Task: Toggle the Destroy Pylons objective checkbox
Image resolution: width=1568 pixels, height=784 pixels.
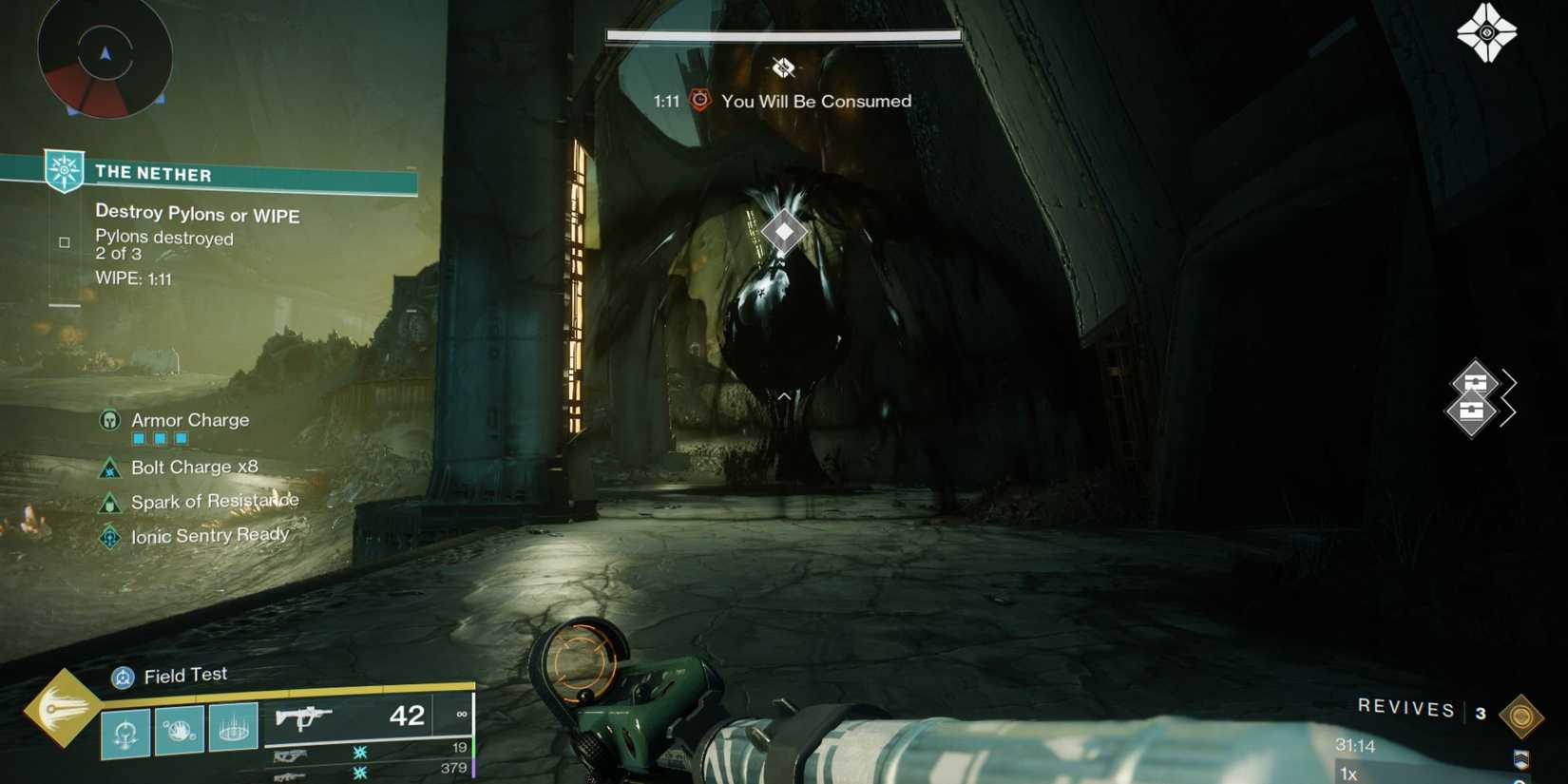Action: (65, 241)
